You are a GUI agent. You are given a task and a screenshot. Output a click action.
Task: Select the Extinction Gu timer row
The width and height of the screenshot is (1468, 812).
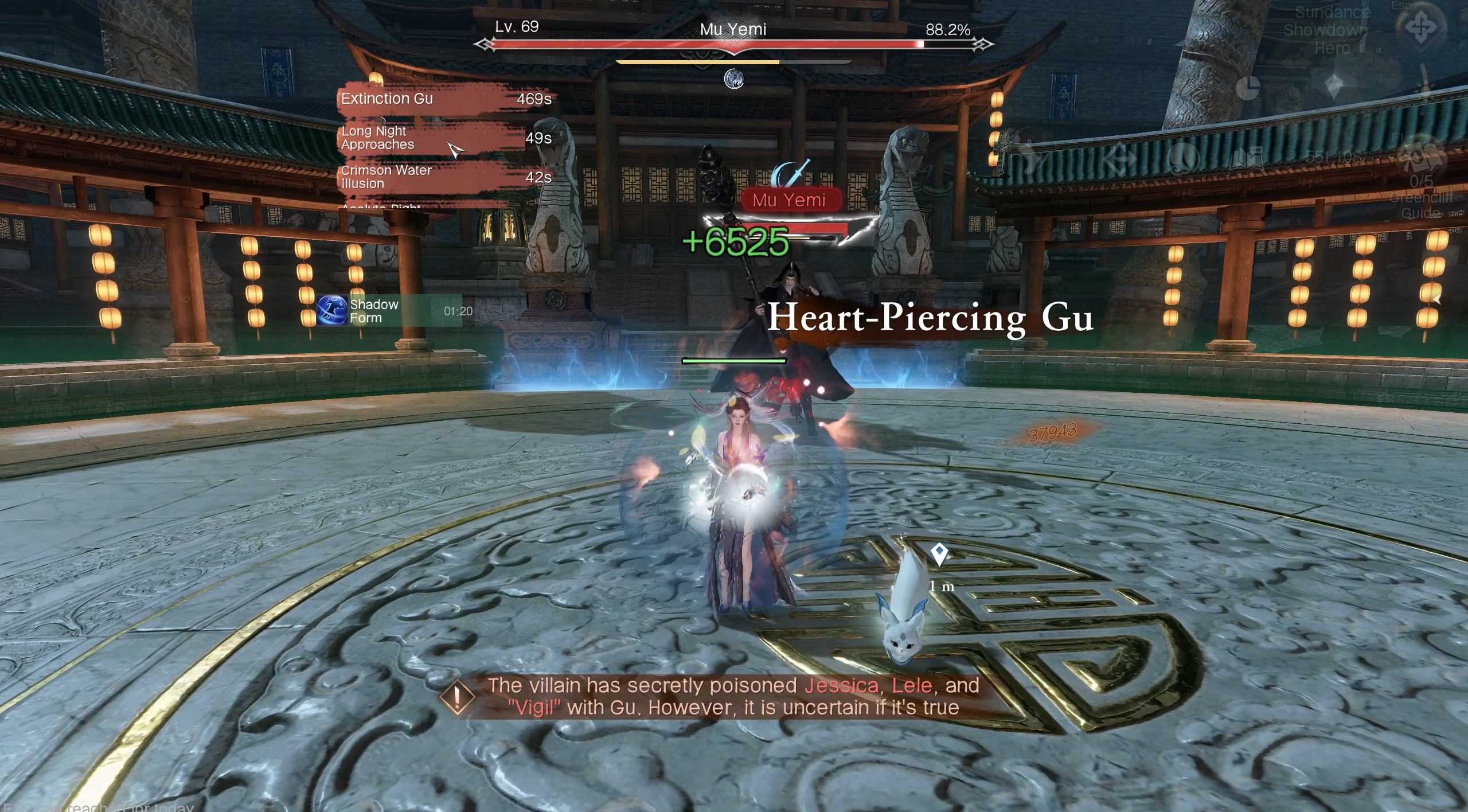click(446, 99)
